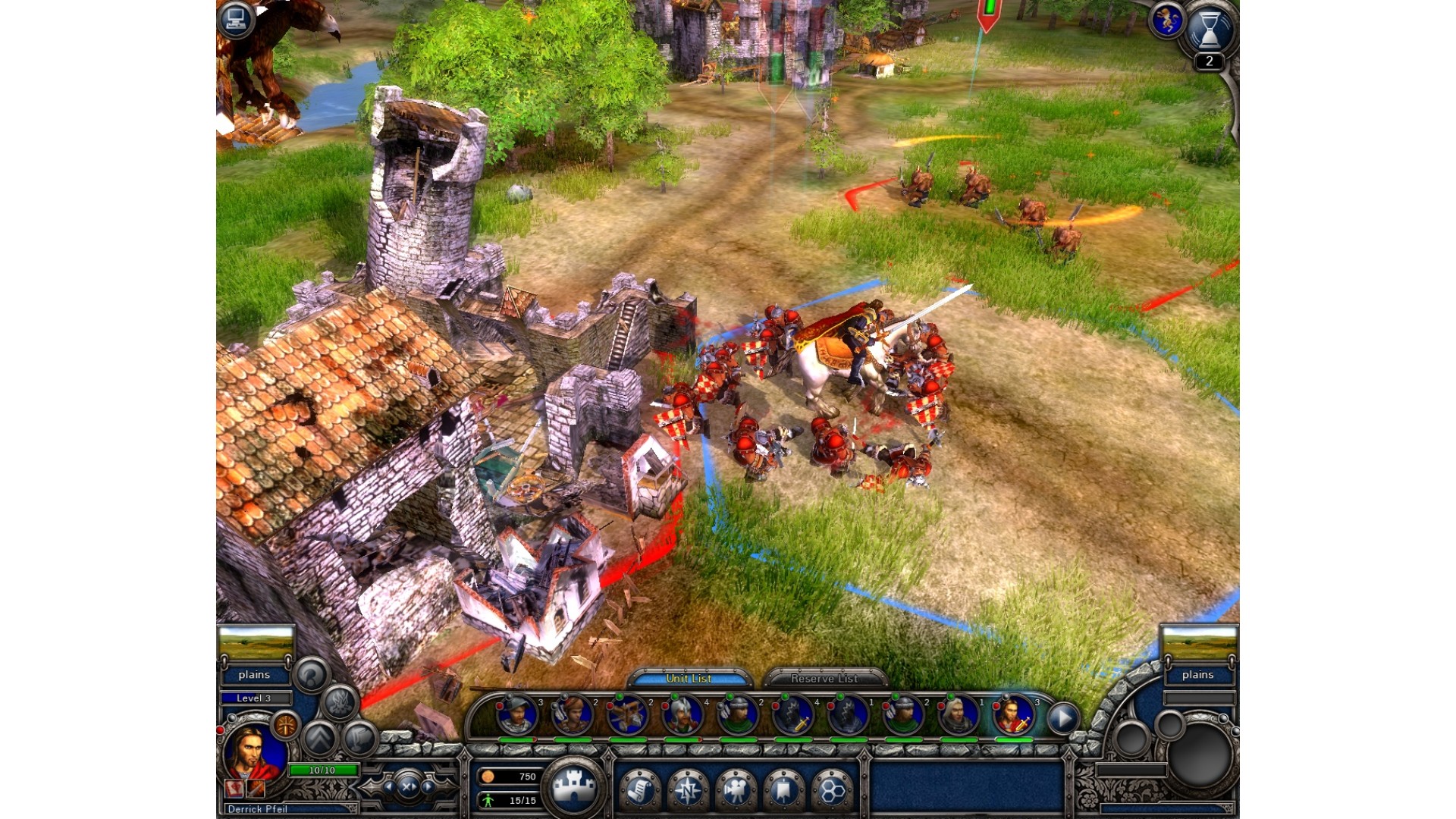The image size is (1456, 819).
Task: Activate the film camera button
Action: [x=736, y=791]
